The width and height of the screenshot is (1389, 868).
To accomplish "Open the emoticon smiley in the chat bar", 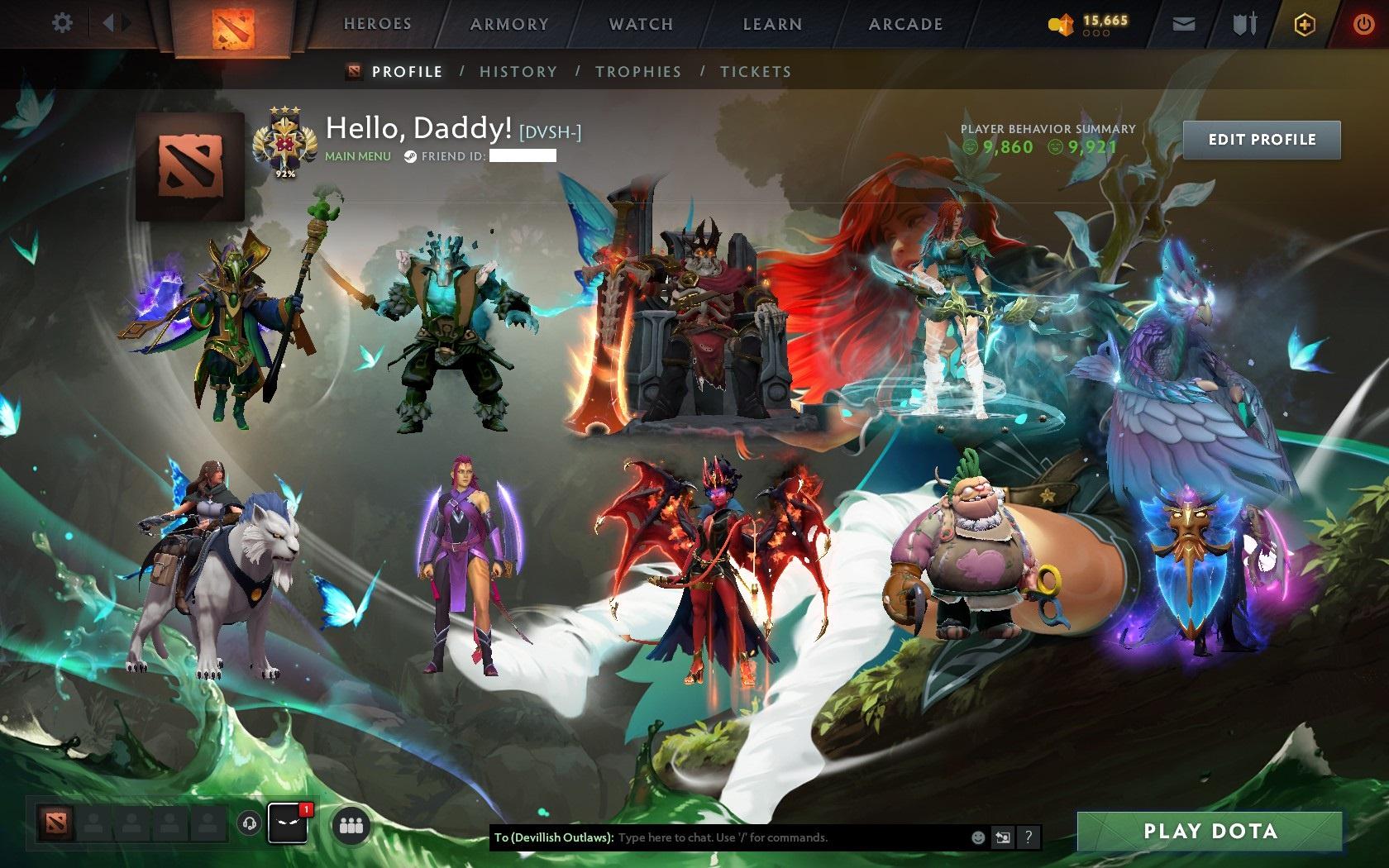I will [976, 837].
